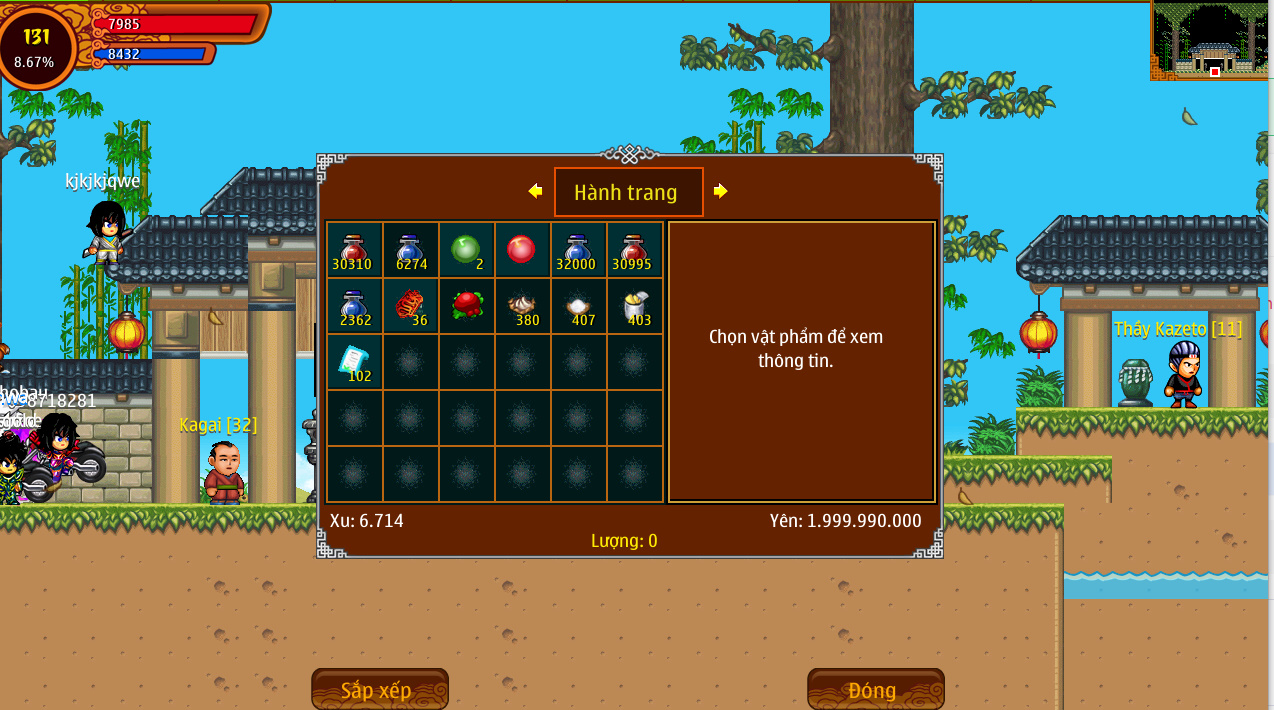
Task: Select the red potion stack of 30310
Action: (354, 250)
